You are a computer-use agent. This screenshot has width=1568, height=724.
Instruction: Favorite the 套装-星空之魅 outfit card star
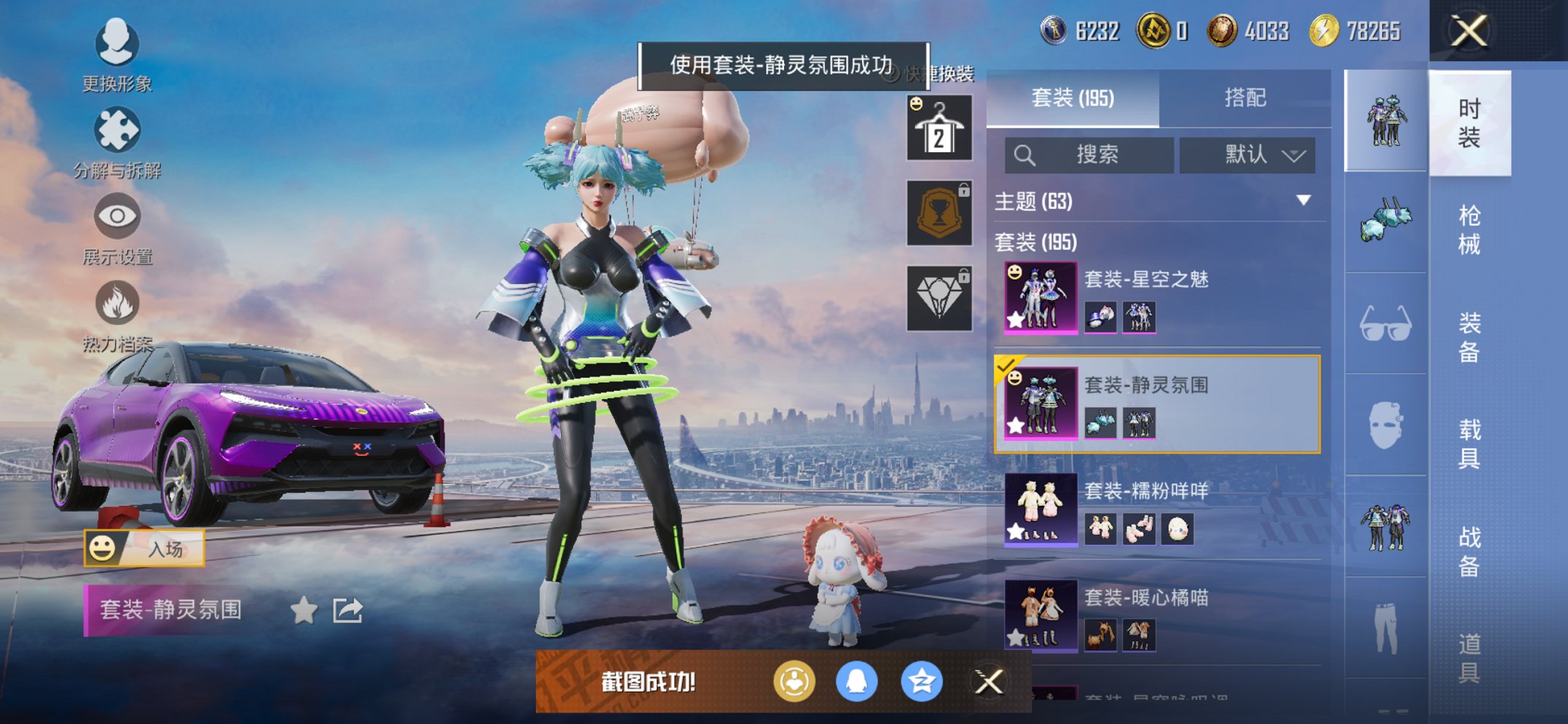[x=1015, y=320]
